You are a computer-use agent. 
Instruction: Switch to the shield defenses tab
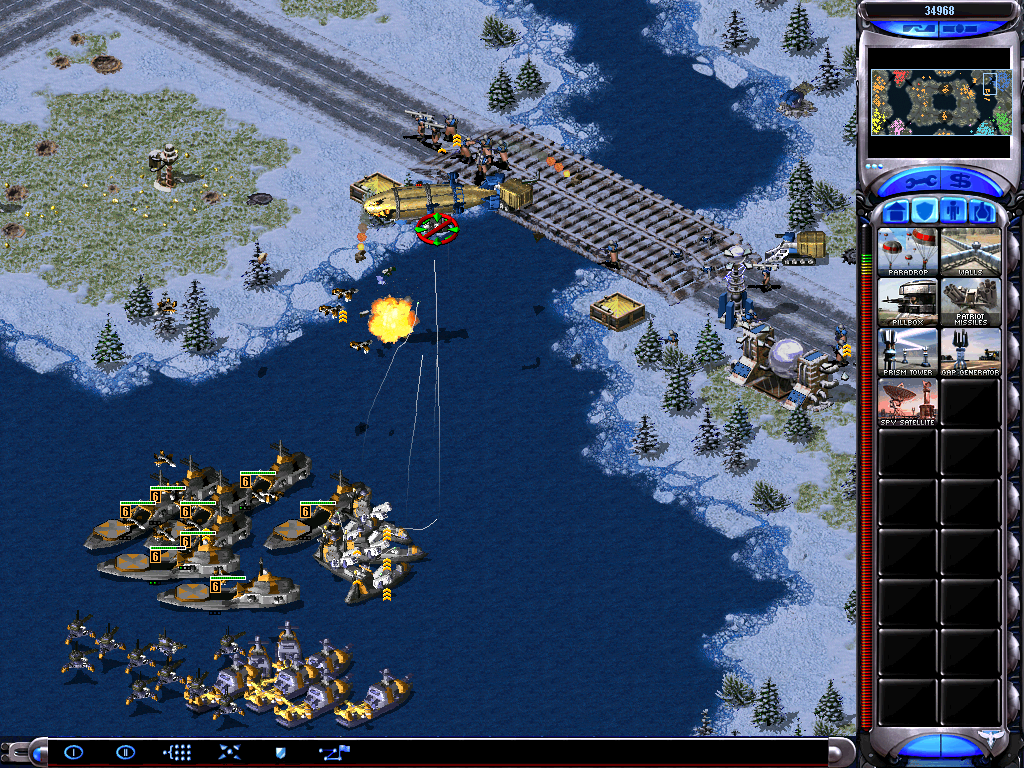(x=924, y=212)
